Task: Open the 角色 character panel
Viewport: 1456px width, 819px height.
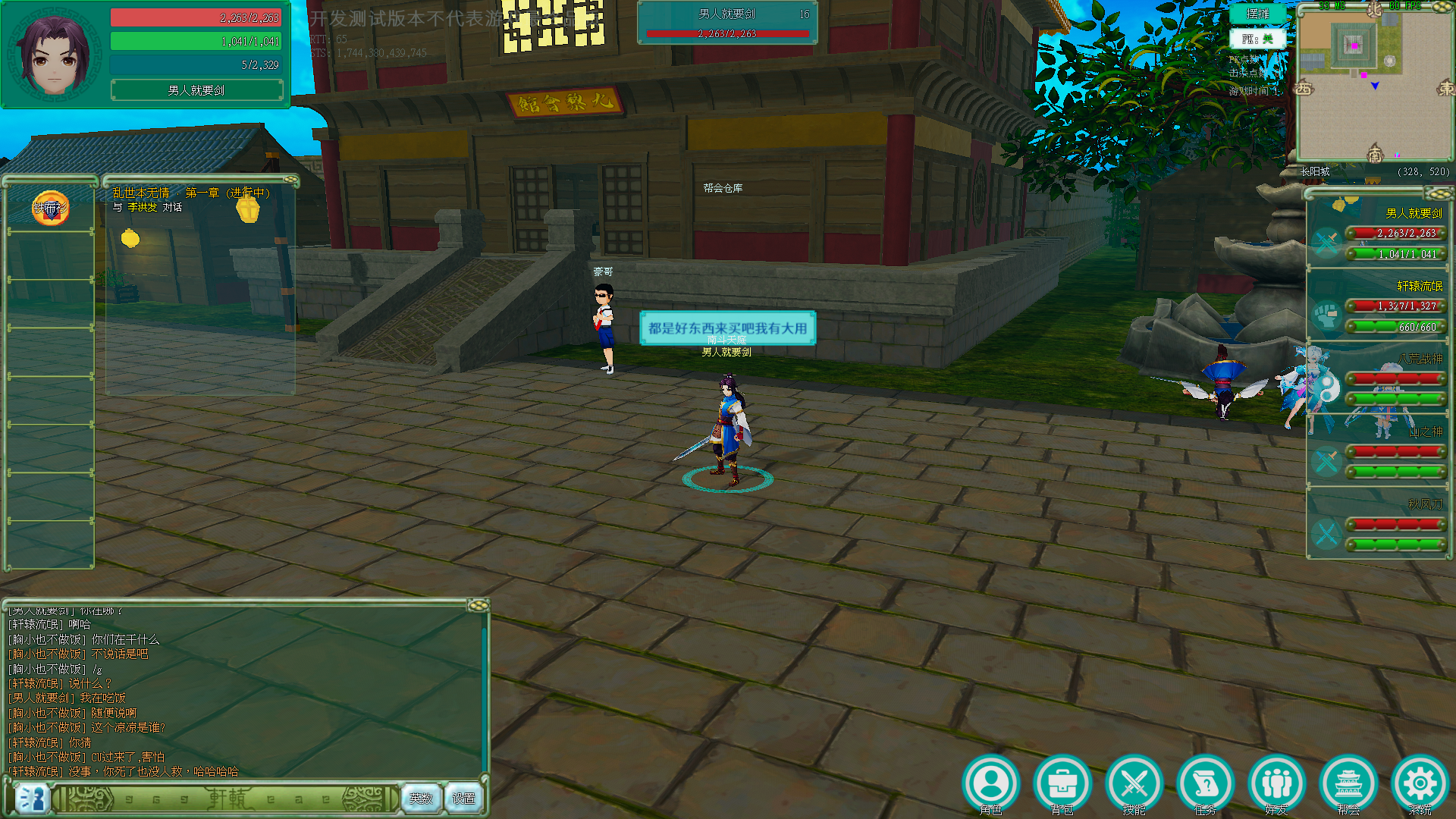Action: point(990,784)
